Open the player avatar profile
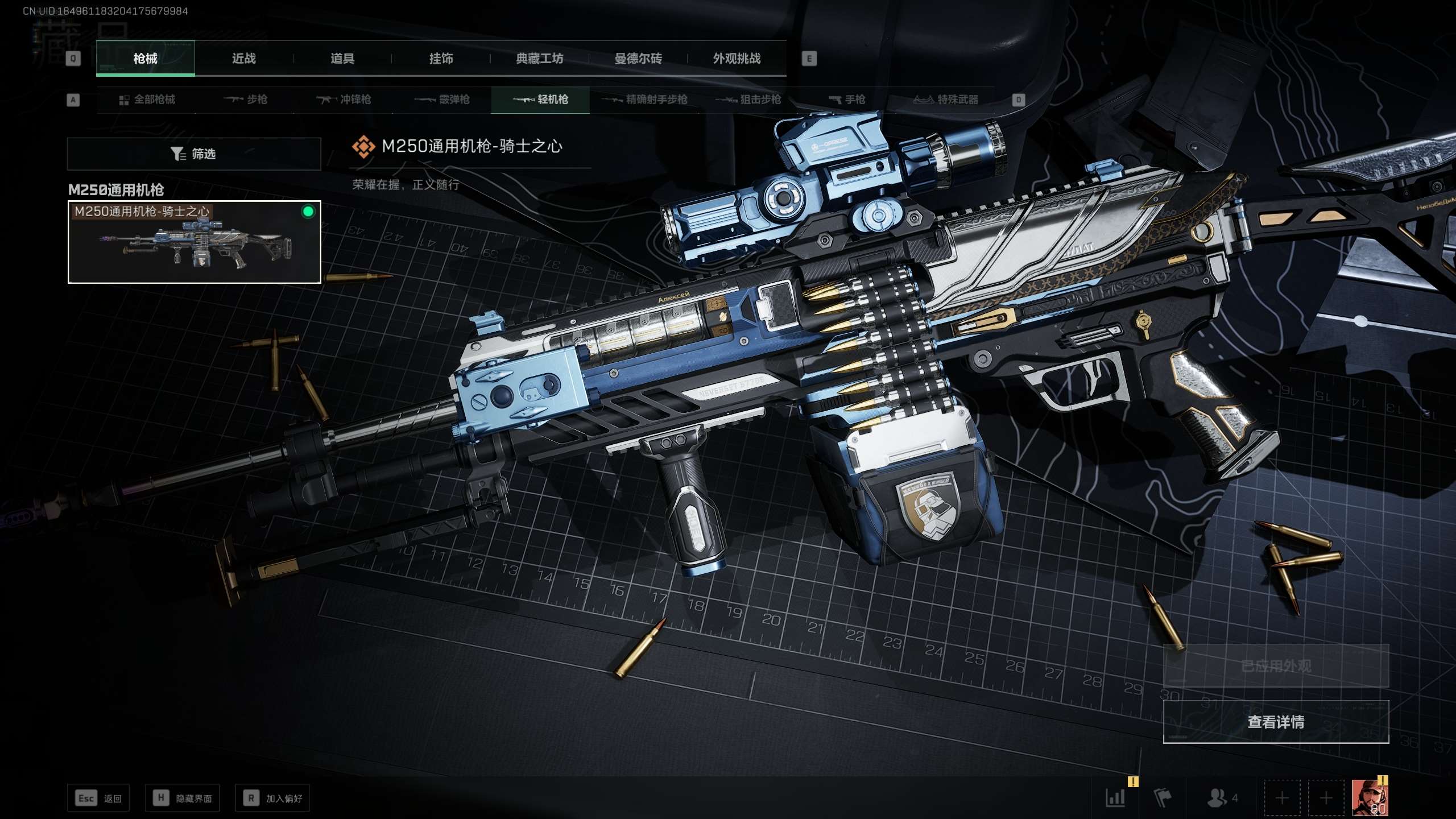The height and width of the screenshot is (819, 1456). pyautogui.click(x=1370, y=797)
